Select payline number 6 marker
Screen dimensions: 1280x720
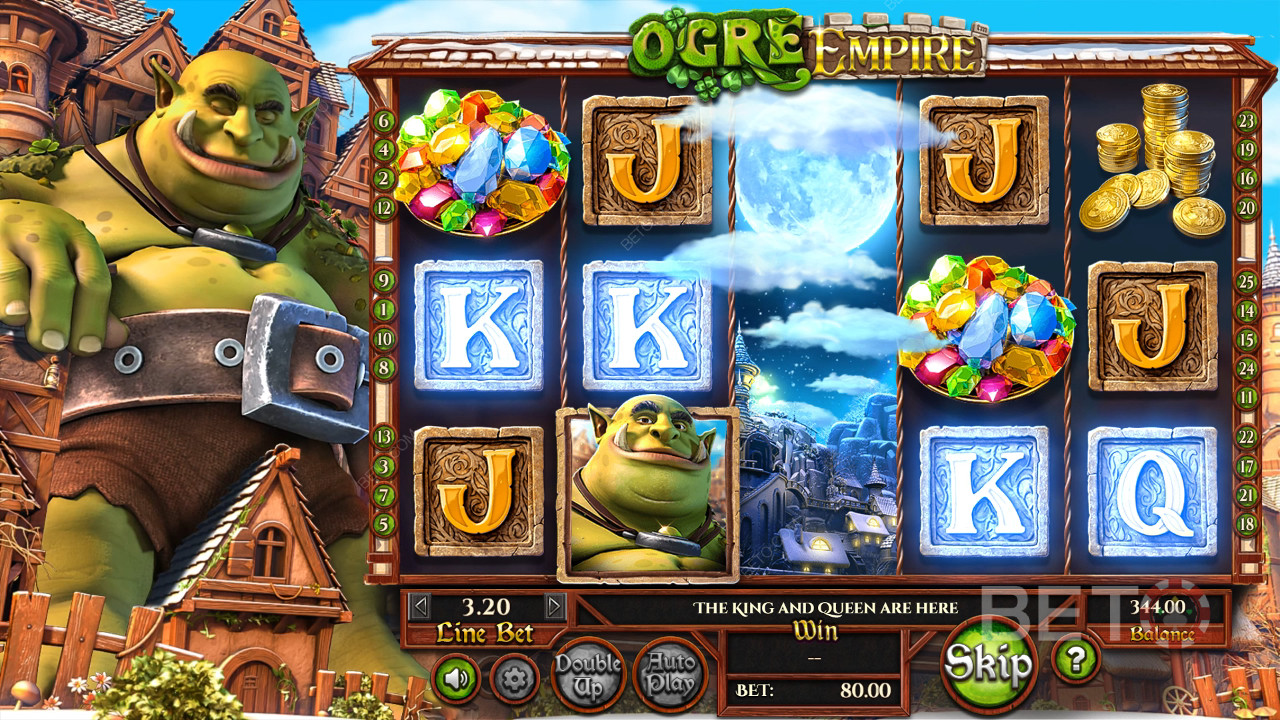[x=384, y=122]
